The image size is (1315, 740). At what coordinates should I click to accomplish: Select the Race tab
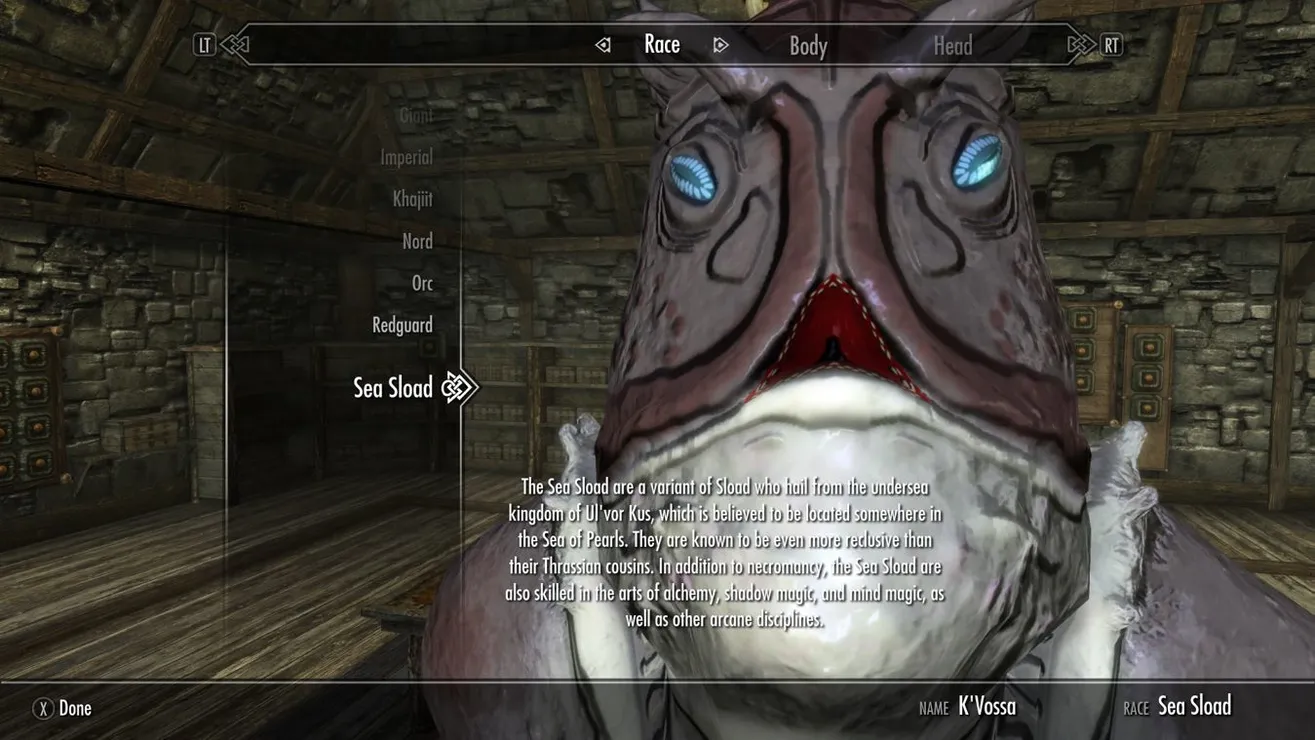662,45
